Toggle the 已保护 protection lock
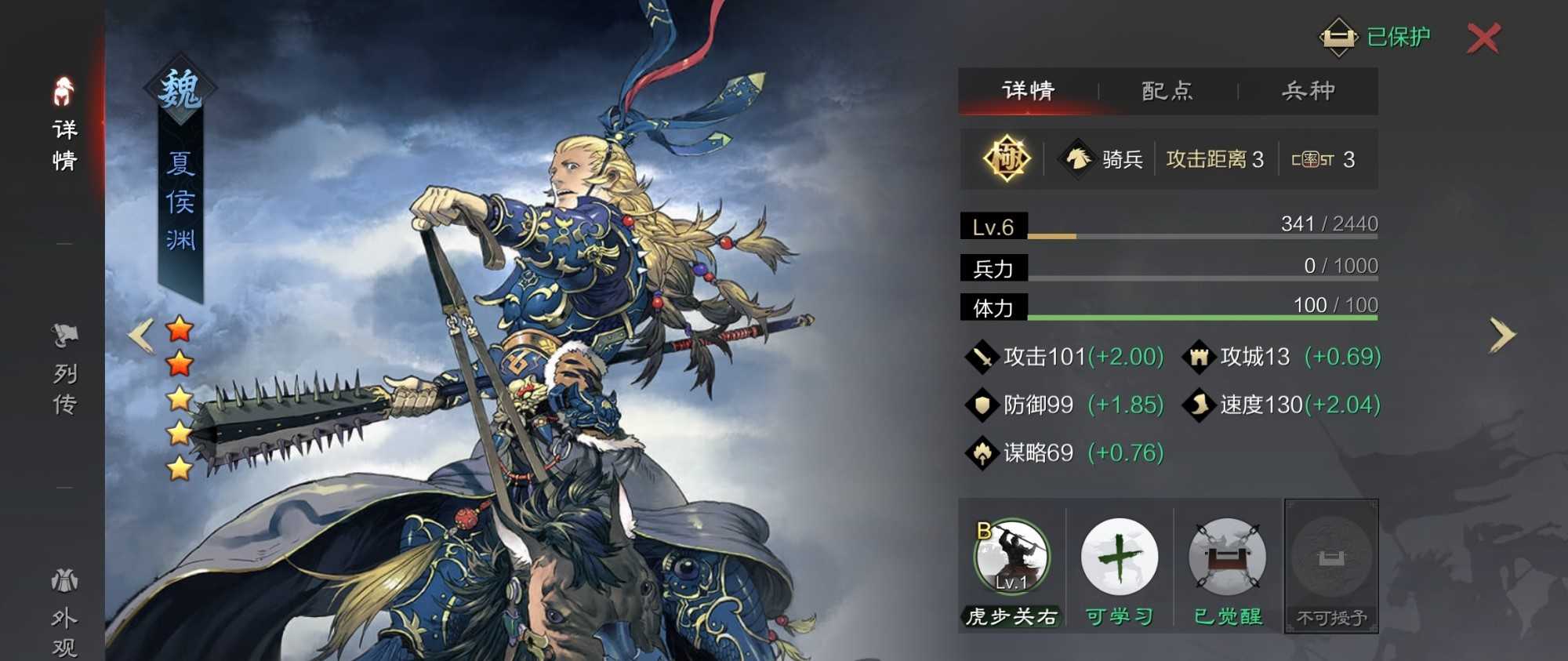This screenshot has width=1568, height=661. (1376, 37)
